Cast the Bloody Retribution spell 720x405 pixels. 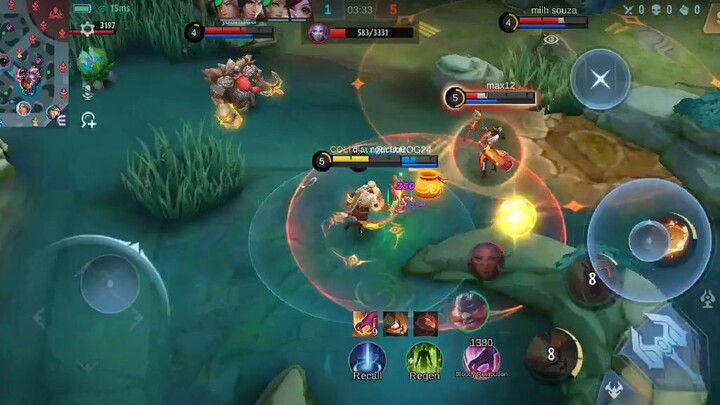coord(482,359)
